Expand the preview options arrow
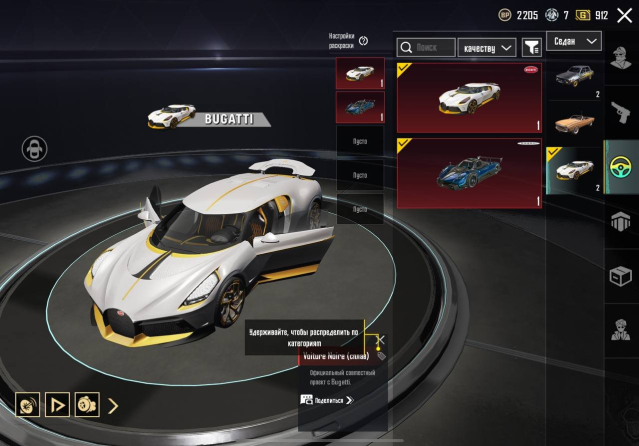639x446 pixels. click(x=113, y=405)
